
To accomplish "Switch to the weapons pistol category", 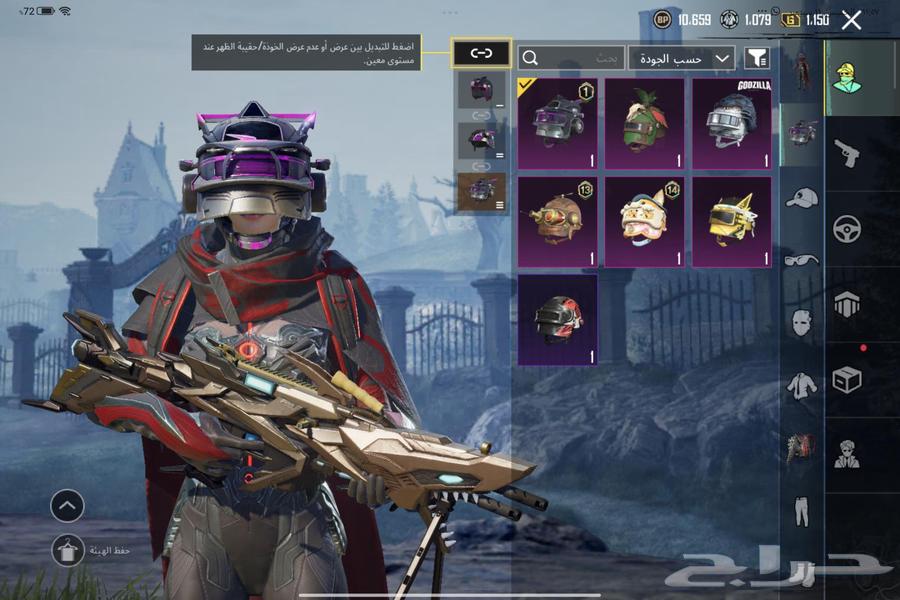I will pyautogui.click(x=847, y=153).
